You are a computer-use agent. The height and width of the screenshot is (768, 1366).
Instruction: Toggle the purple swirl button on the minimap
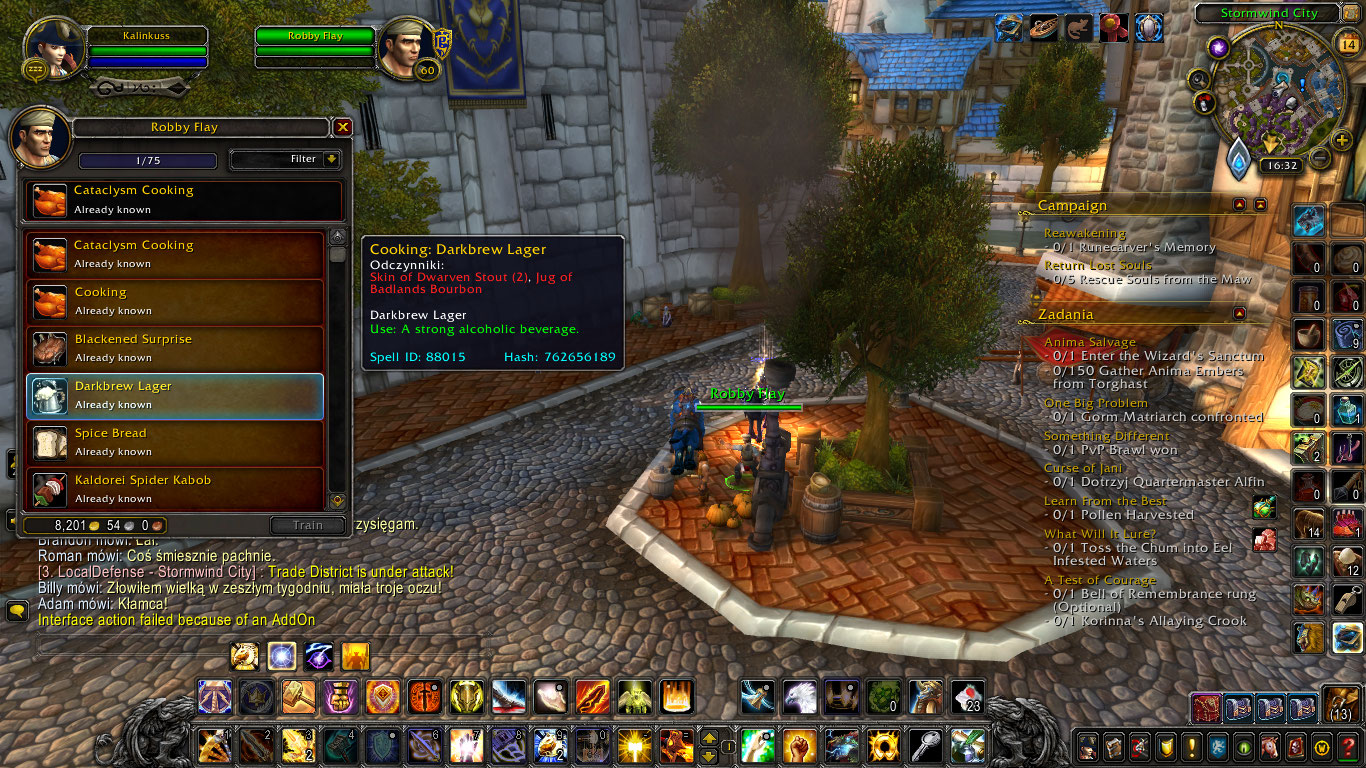coord(1218,48)
